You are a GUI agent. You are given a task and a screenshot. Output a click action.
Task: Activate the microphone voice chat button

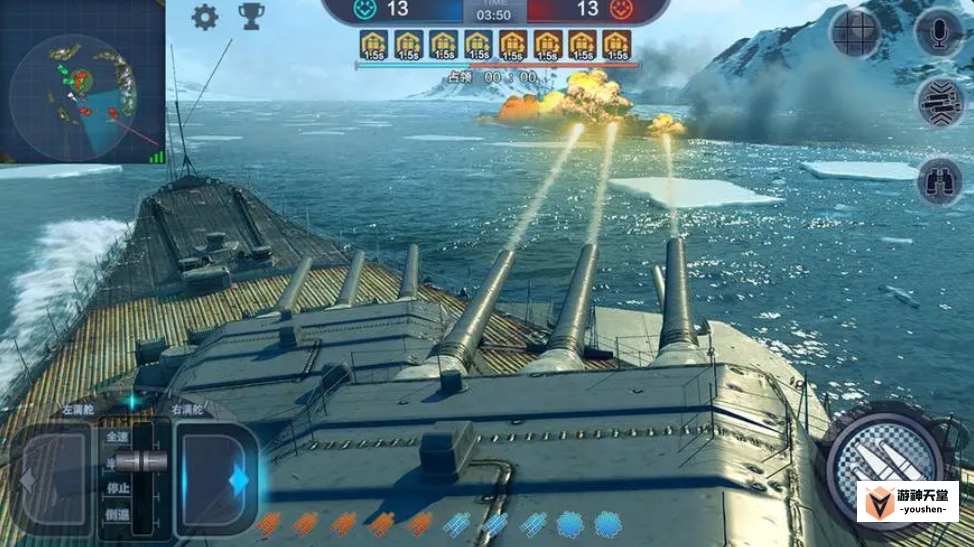[x=939, y=33]
